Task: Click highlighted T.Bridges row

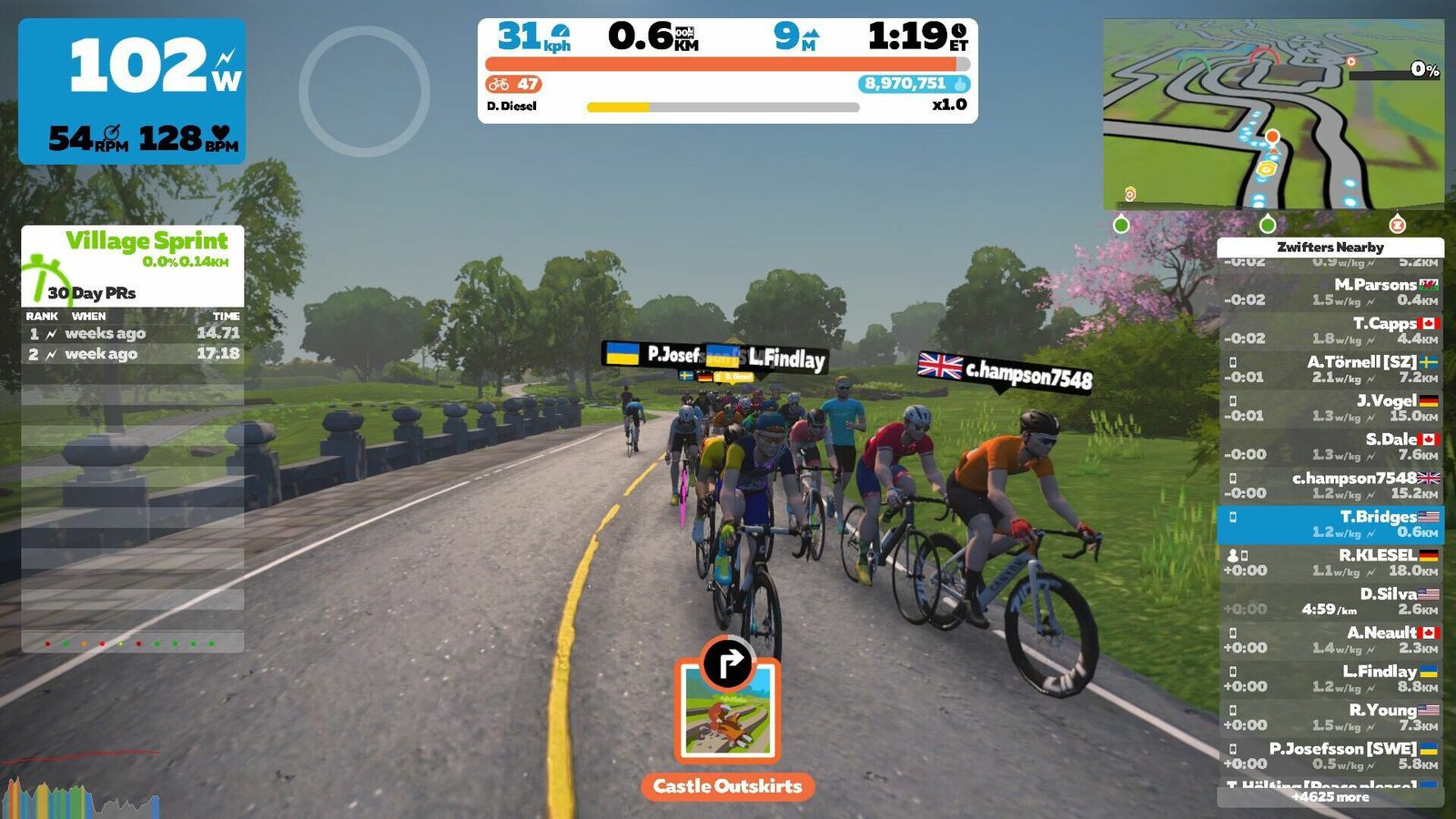Action: 1330,524
